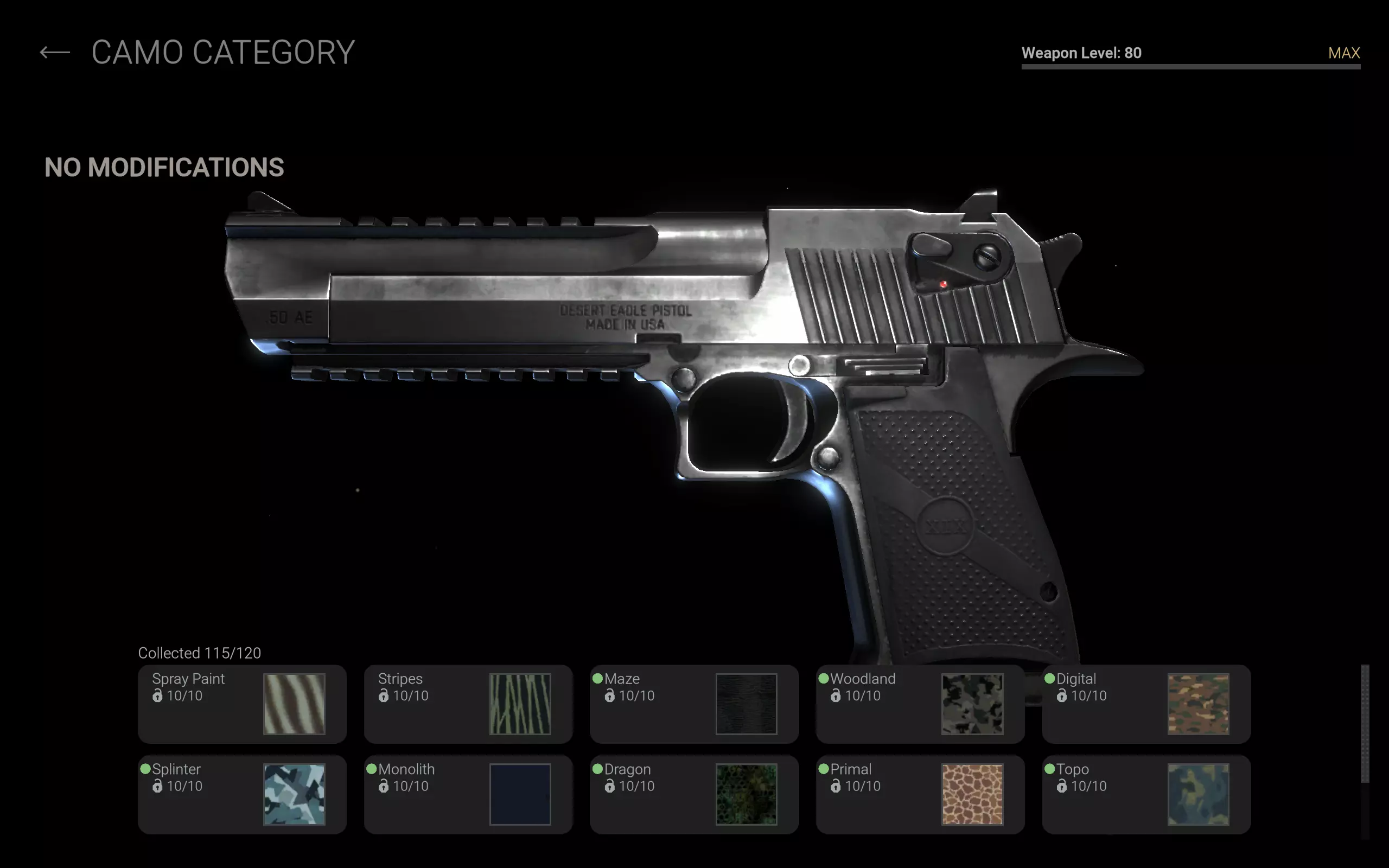
Task: Open the Splinter camo category
Action: (x=241, y=794)
